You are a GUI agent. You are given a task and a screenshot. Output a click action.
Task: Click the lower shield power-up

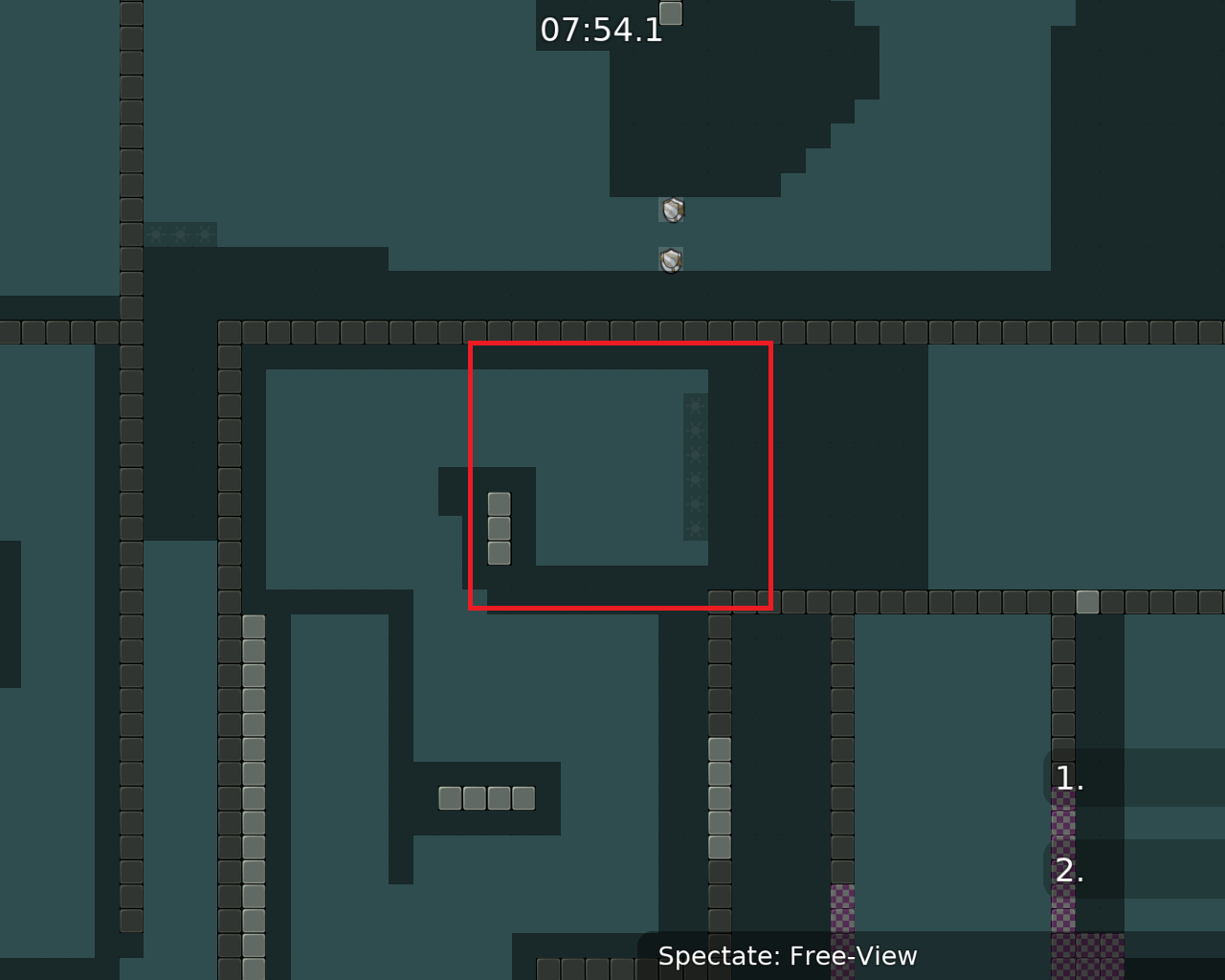point(670,259)
